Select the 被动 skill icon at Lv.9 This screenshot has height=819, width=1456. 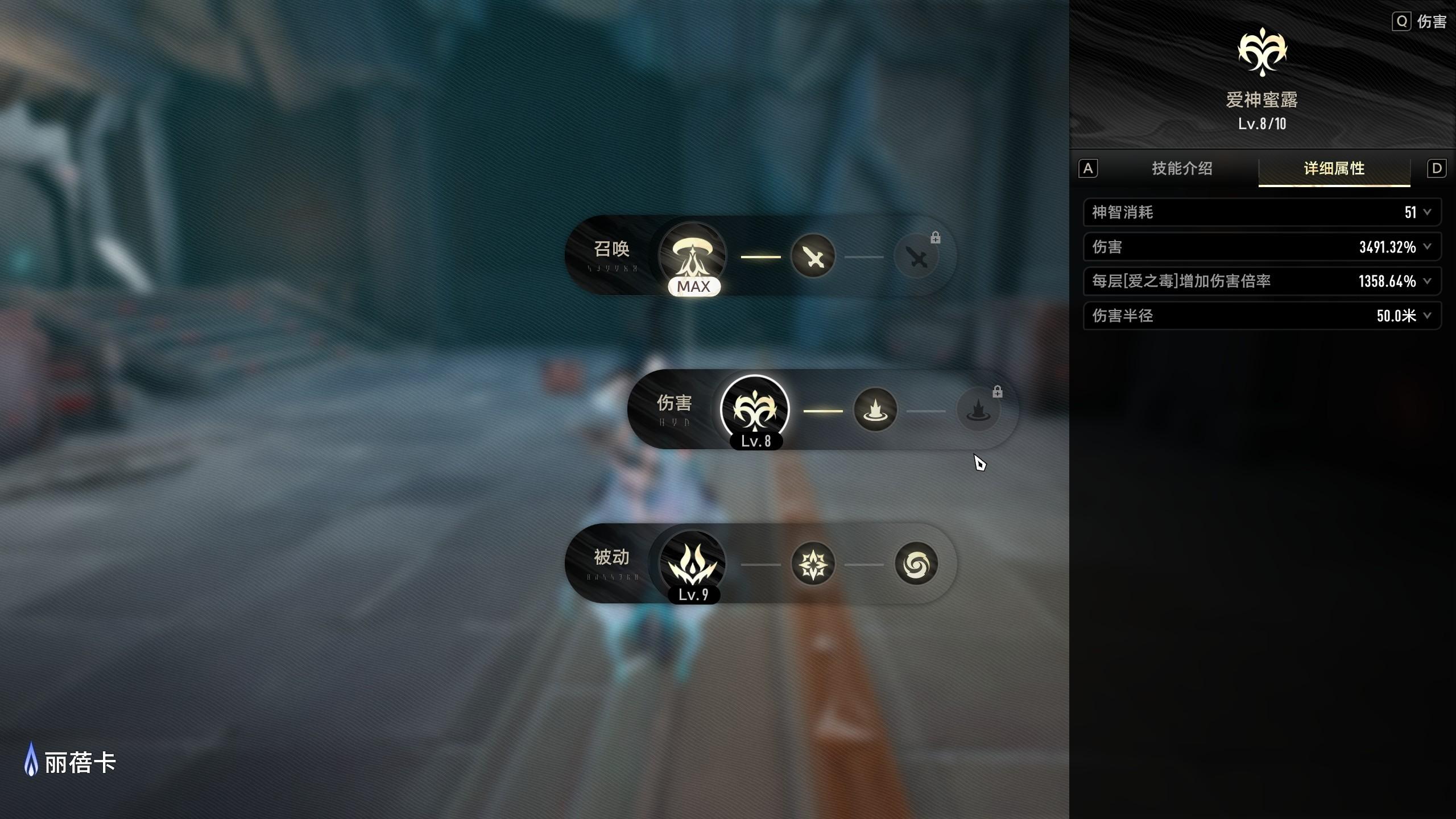pyautogui.click(x=692, y=564)
